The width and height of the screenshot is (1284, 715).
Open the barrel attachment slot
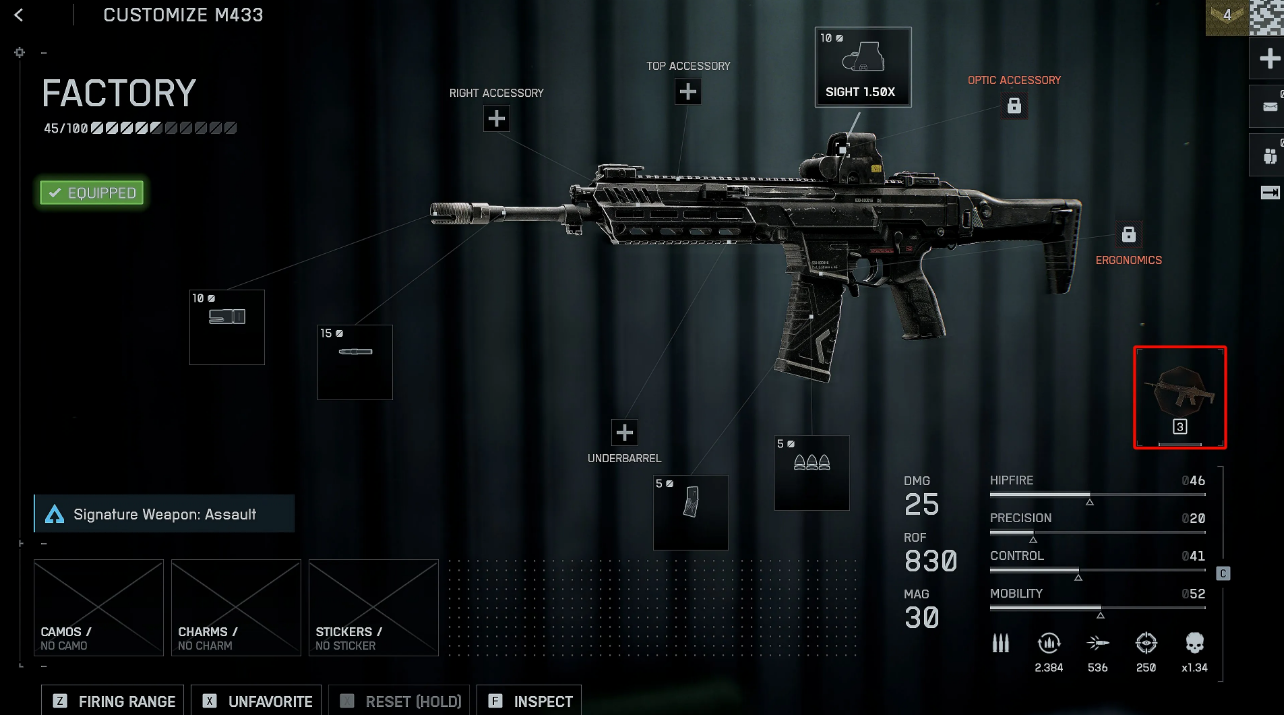[355, 361]
